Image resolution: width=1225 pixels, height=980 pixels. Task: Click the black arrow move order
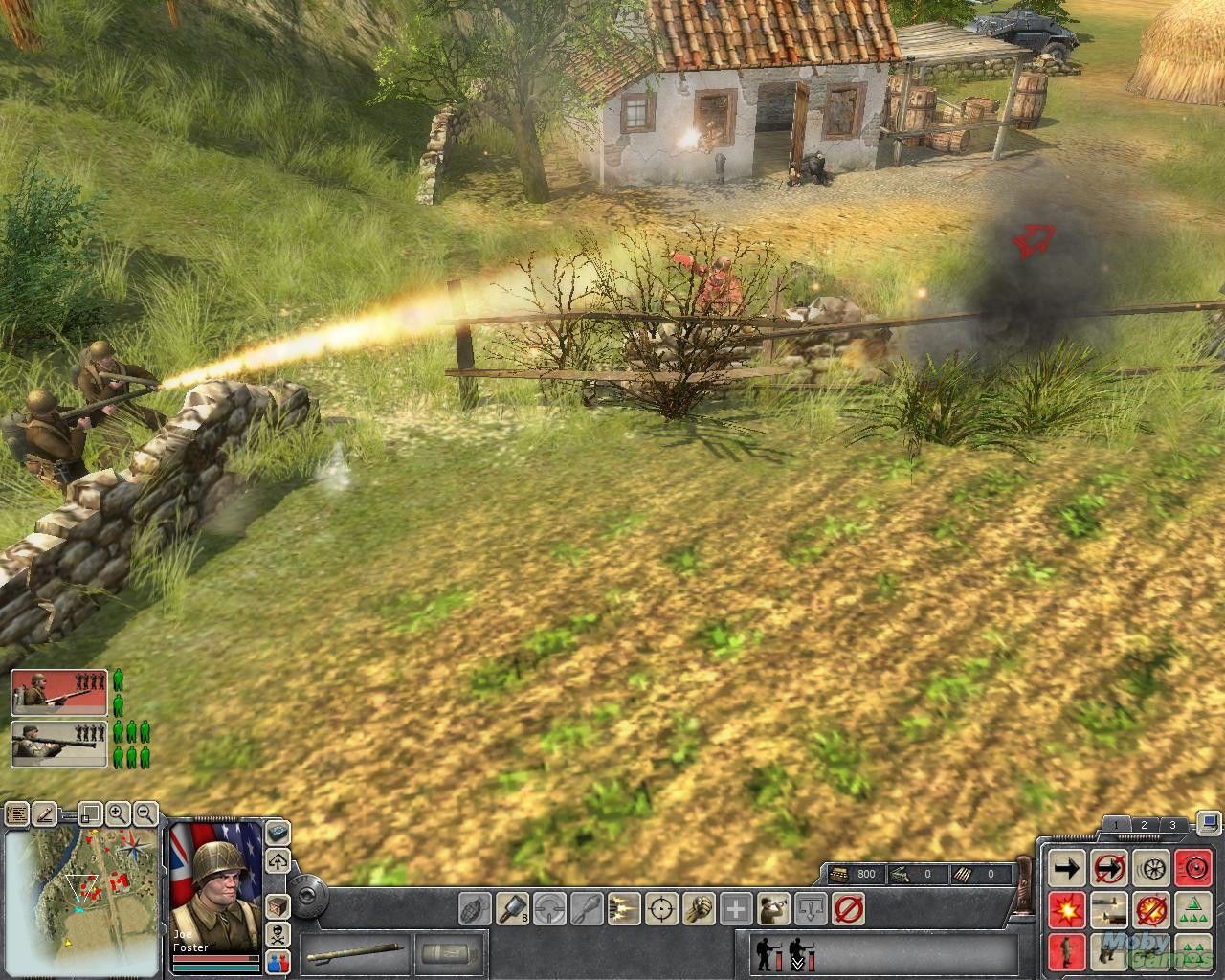point(1067,868)
